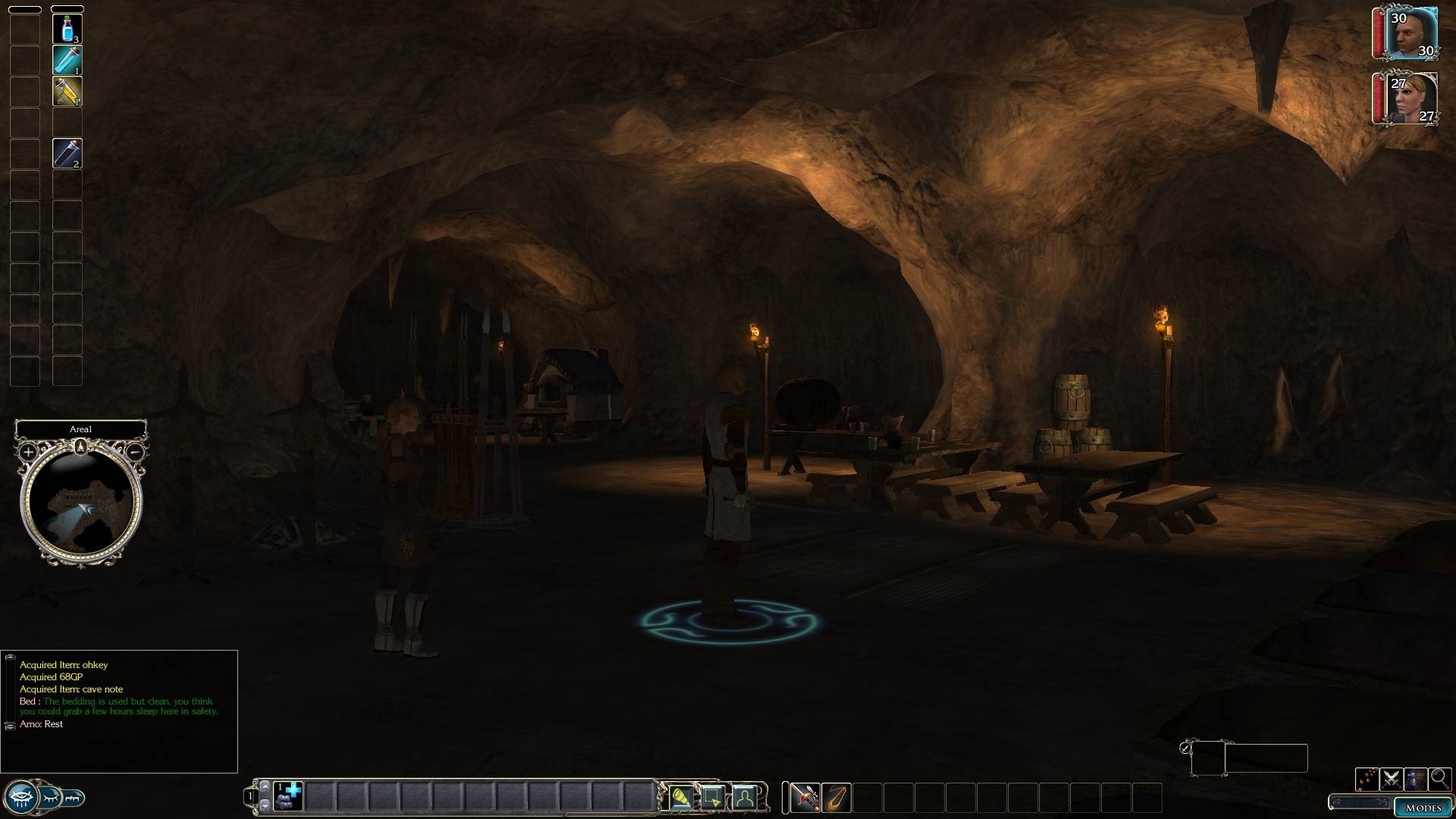Toggle the crossed swords combat mode
The height and width of the screenshot is (819, 1456).
tap(1391, 779)
